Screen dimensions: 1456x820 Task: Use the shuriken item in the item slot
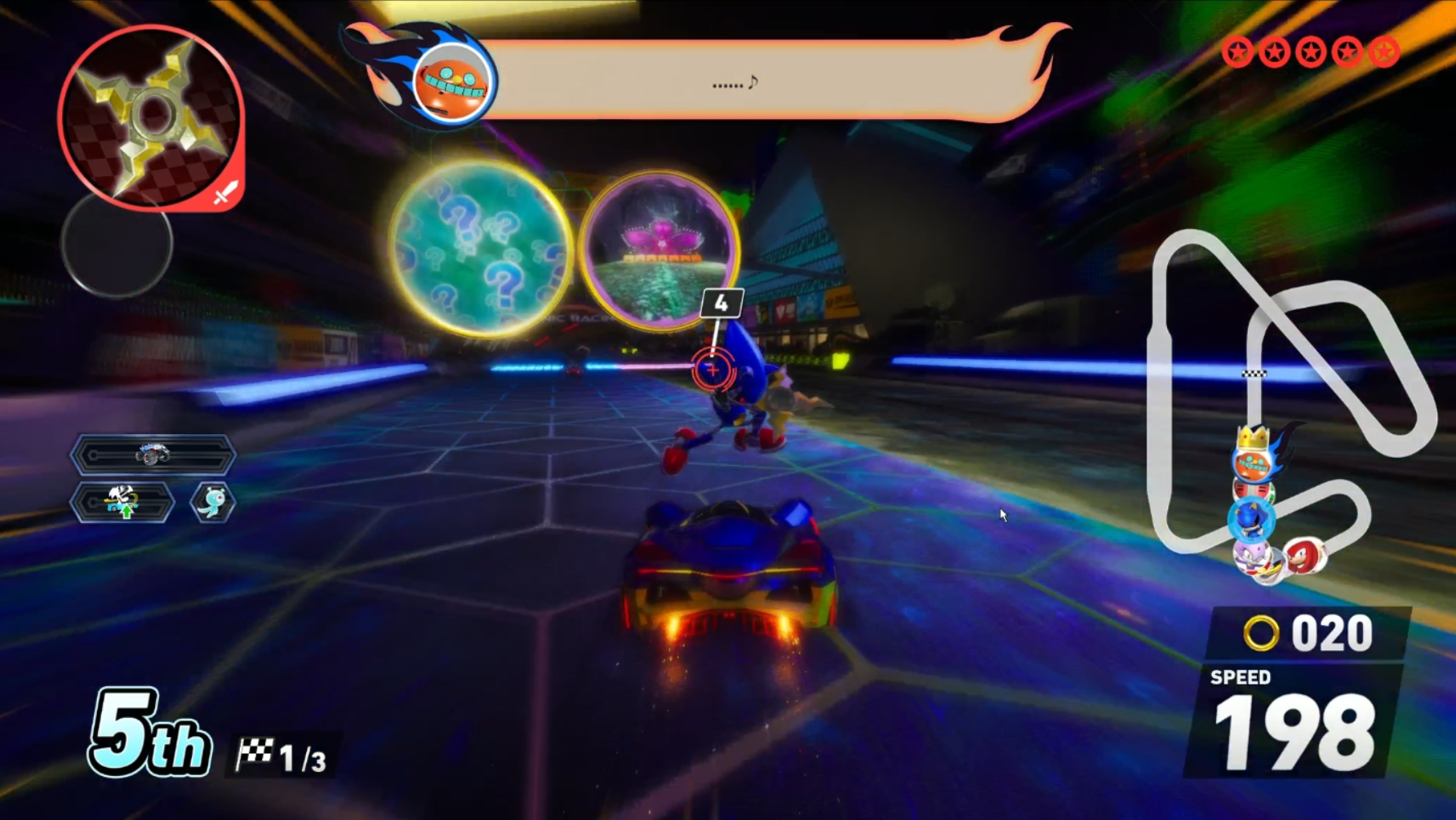pos(152,116)
